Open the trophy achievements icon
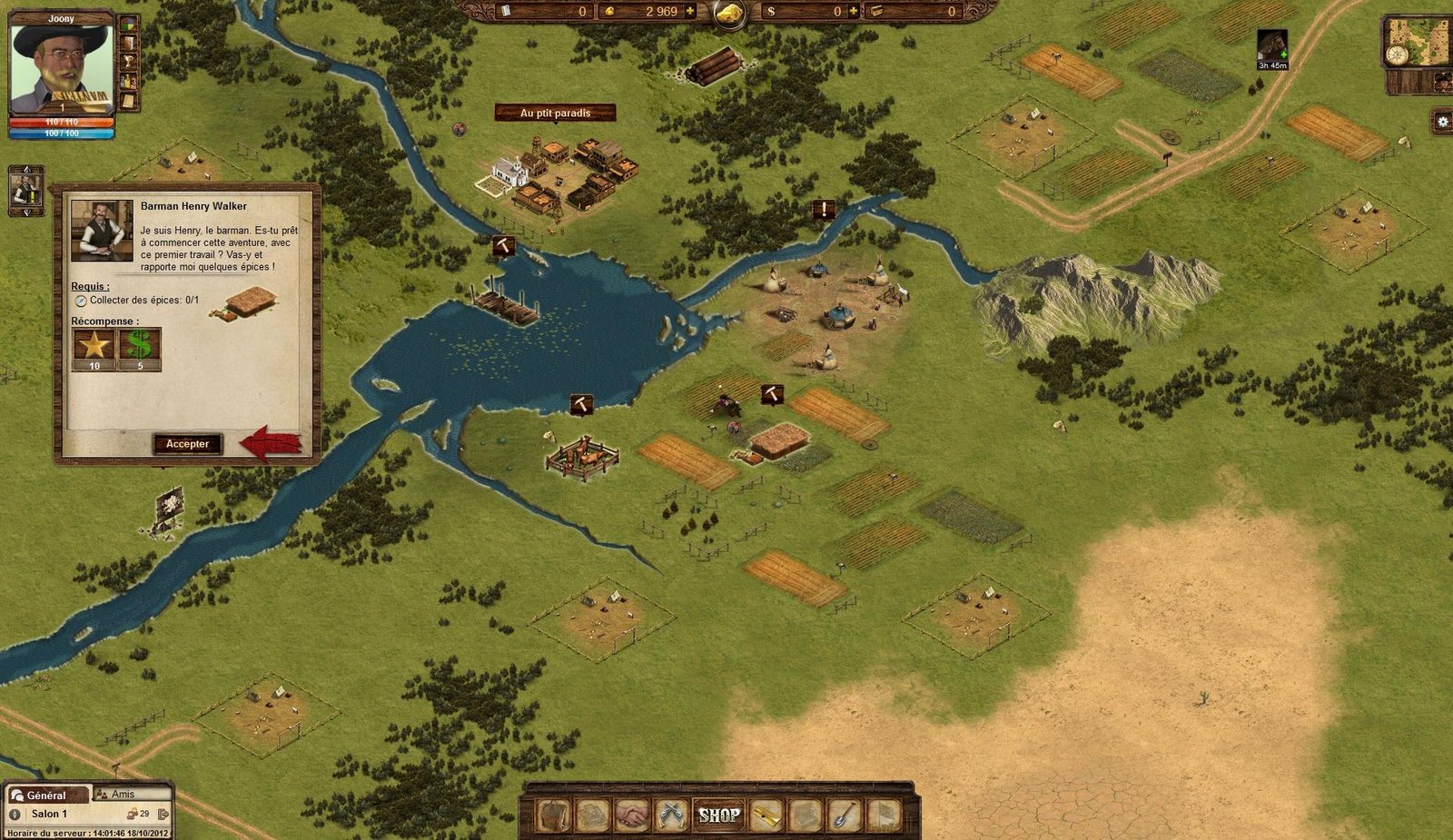The width and height of the screenshot is (1453, 840). [129, 62]
